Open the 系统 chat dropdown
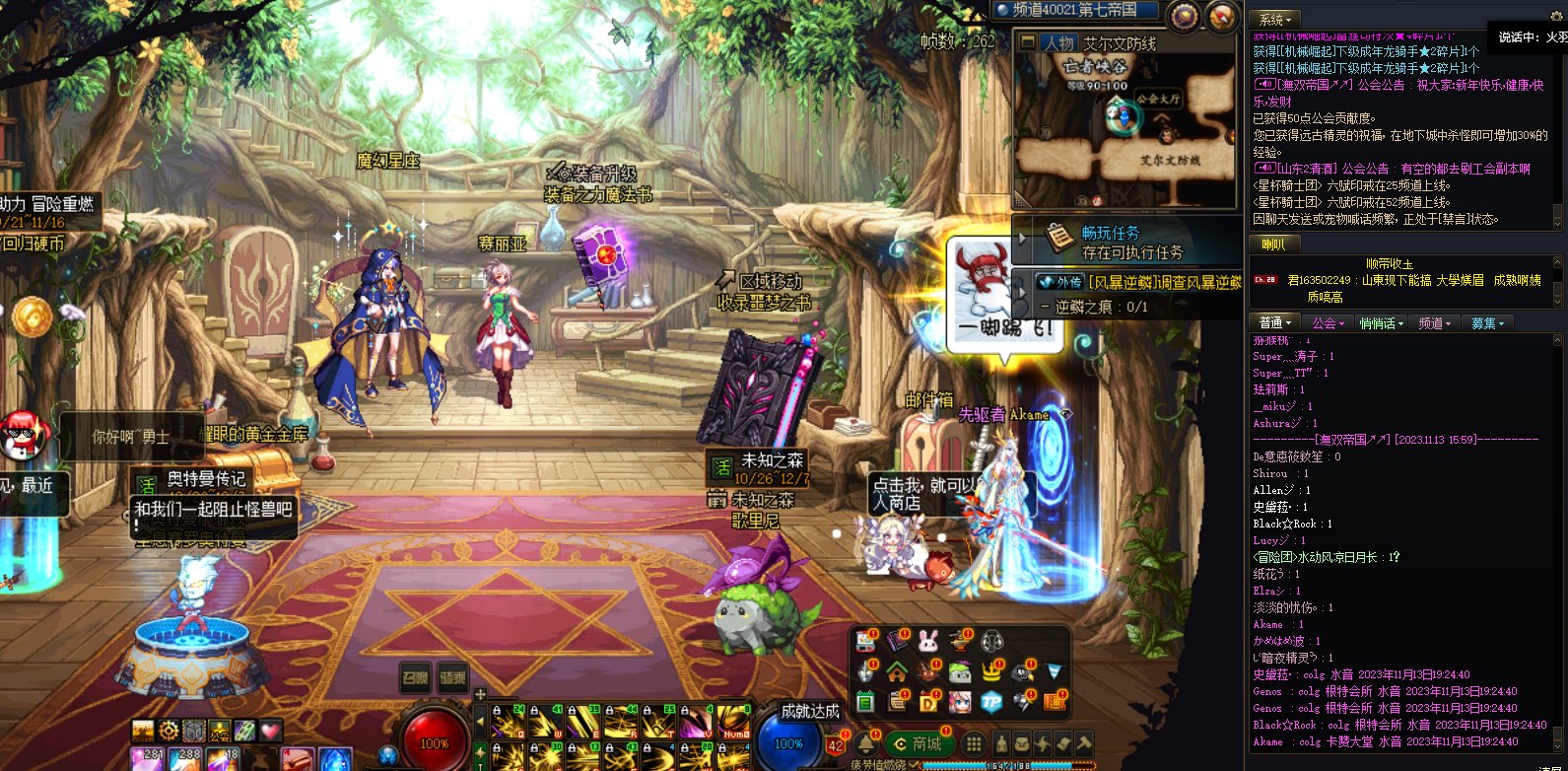Screen dimensions: 1568x771 [1274, 19]
